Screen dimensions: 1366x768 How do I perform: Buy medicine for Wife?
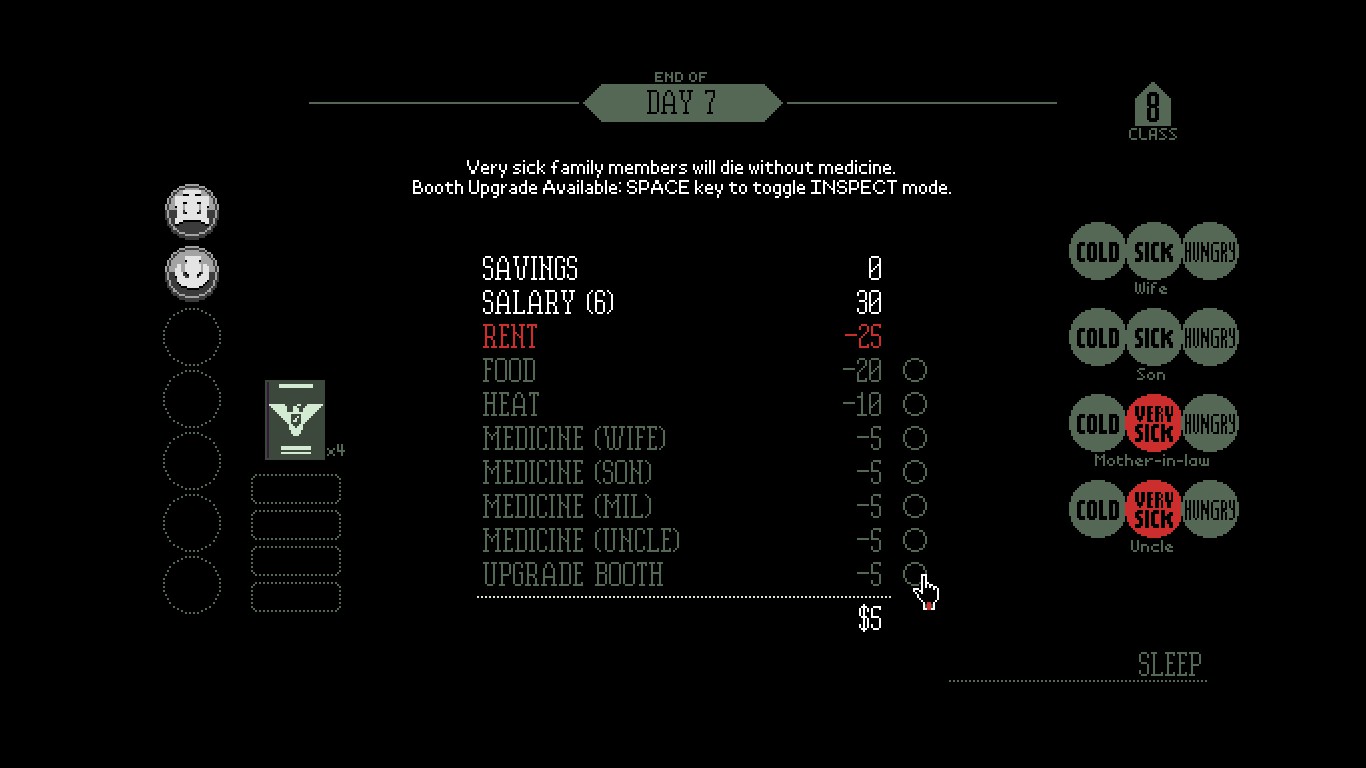[x=914, y=439]
